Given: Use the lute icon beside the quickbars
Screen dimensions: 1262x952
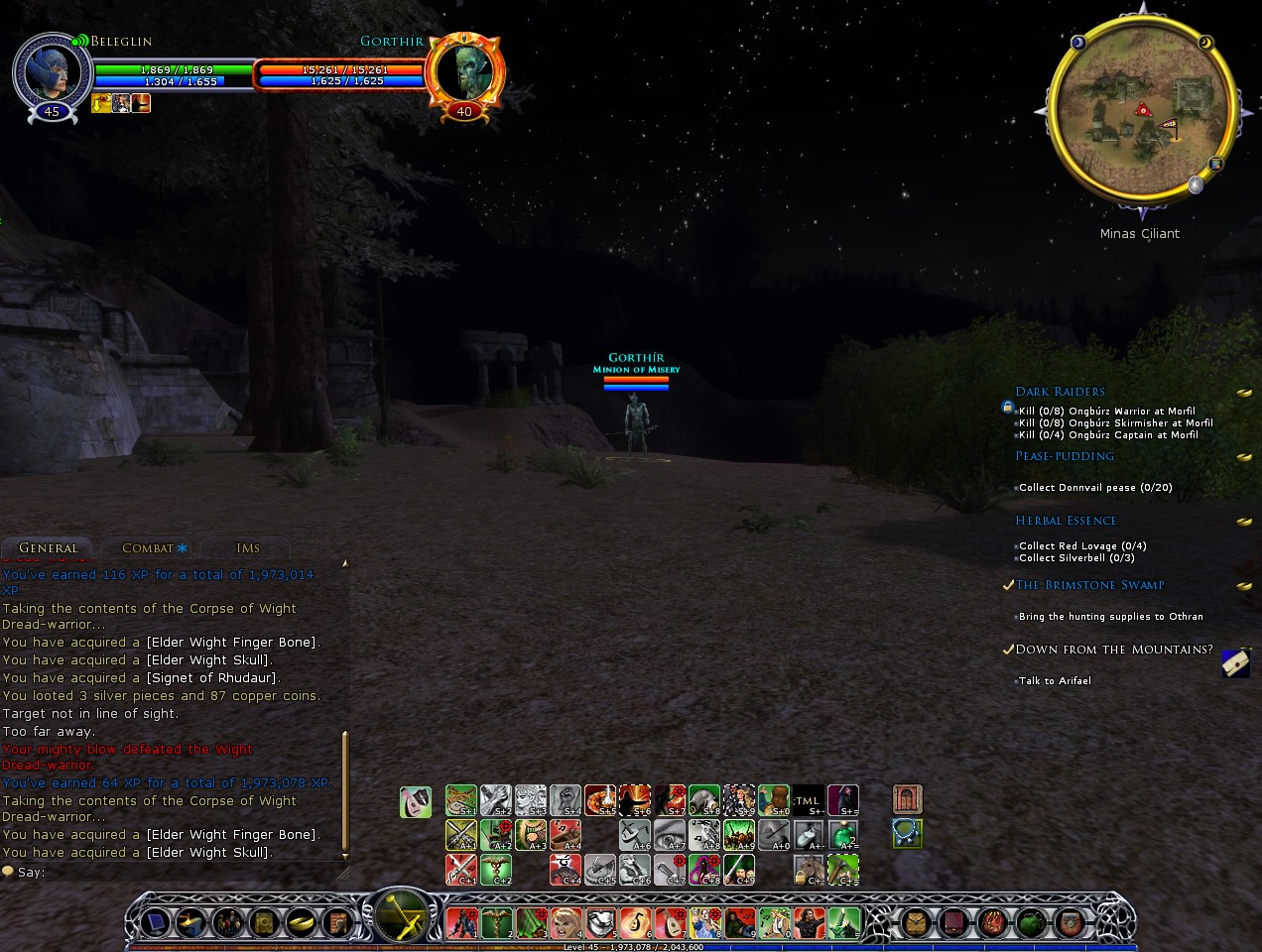Looking at the screenshot, I should point(416,801).
